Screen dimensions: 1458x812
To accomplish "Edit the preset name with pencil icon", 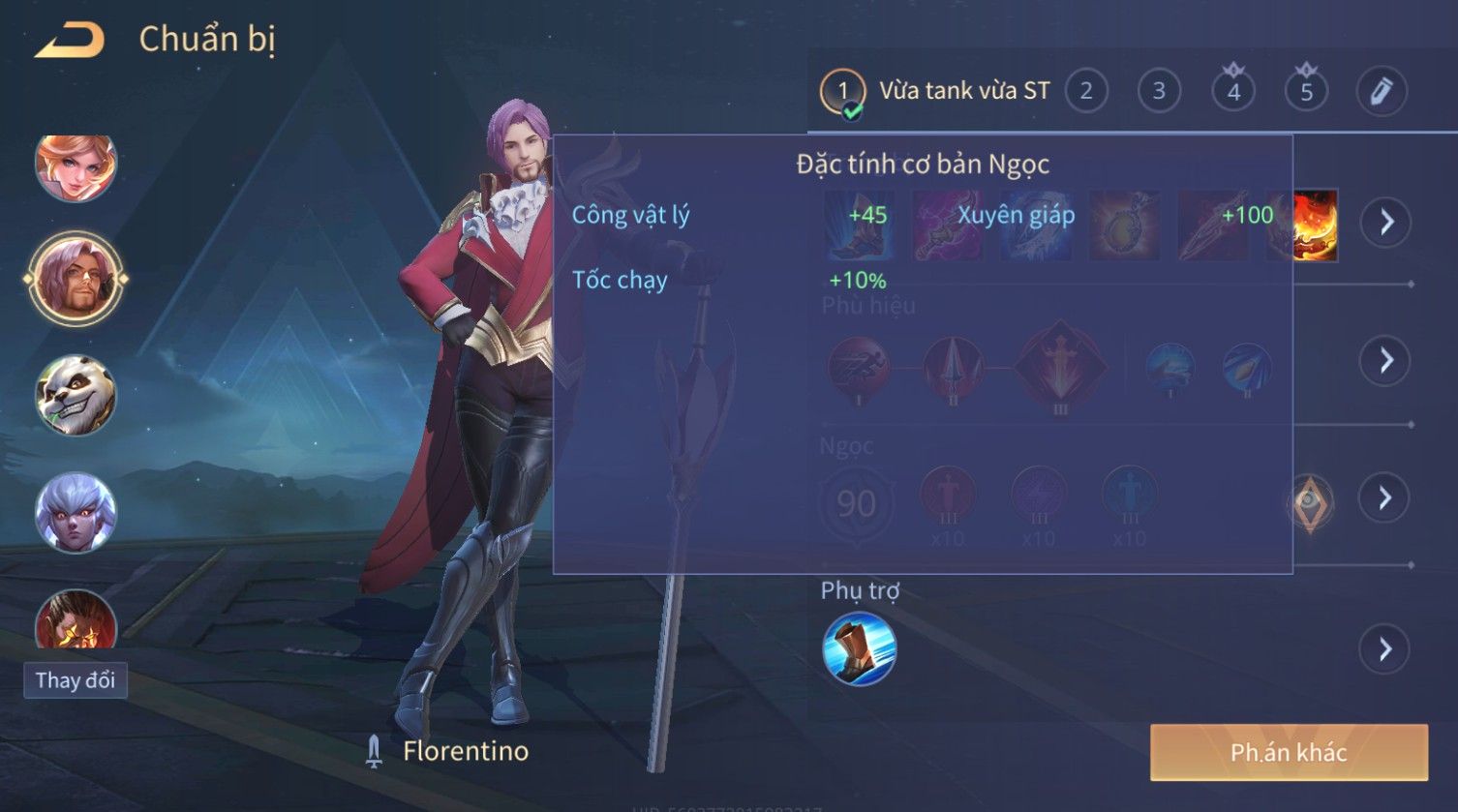I will point(1381,91).
